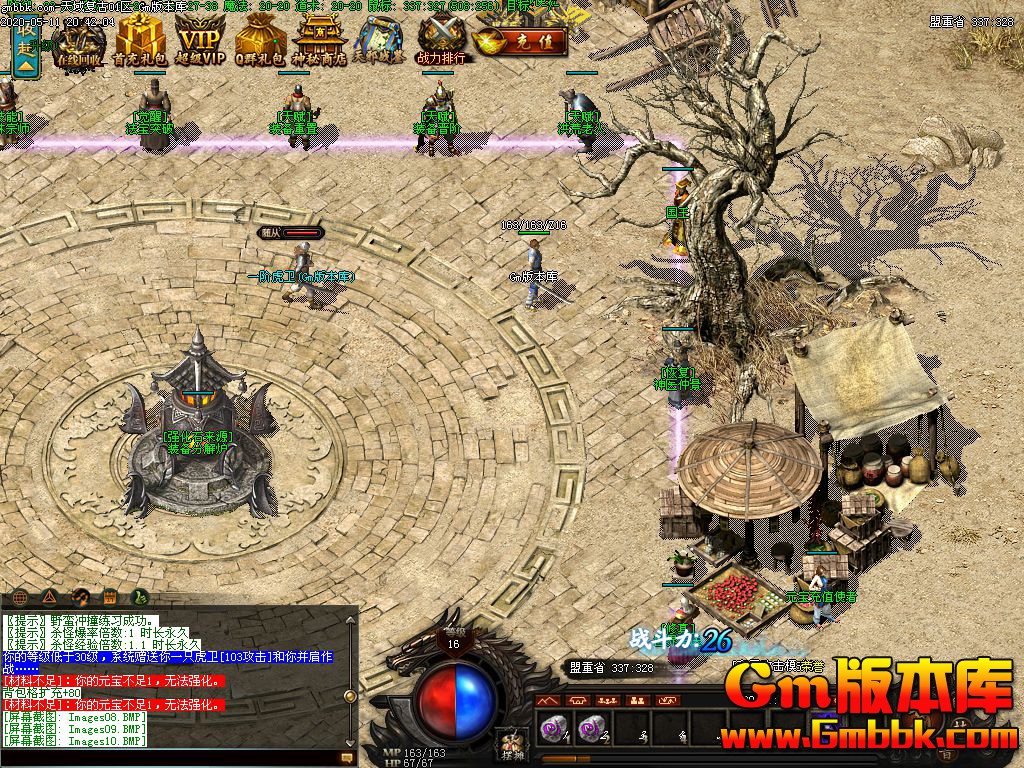This screenshot has height=768, width=1024.
Task: Click the chat text input bar
Action: tap(170, 759)
